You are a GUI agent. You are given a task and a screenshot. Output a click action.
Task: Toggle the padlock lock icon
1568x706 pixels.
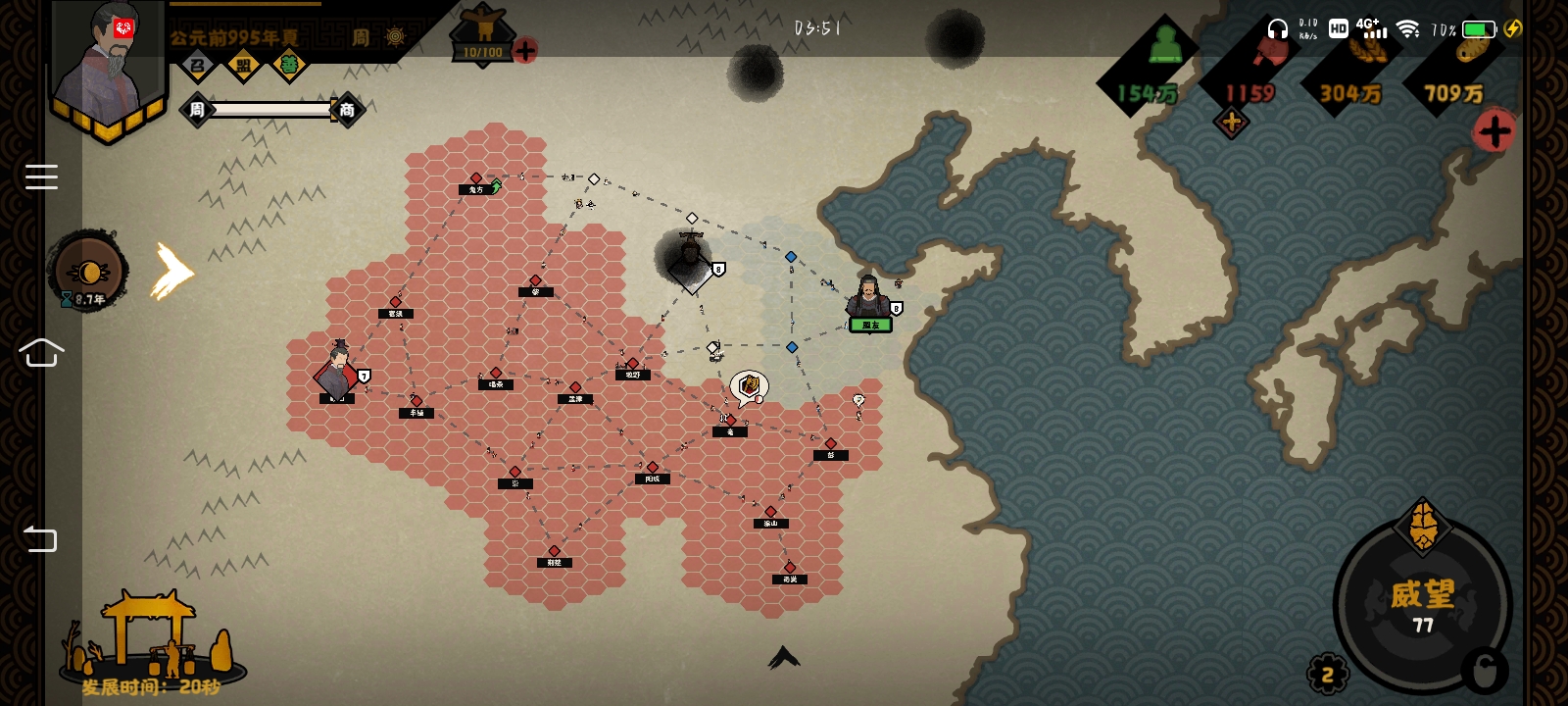pyautogui.click(x=1484, y=672)
